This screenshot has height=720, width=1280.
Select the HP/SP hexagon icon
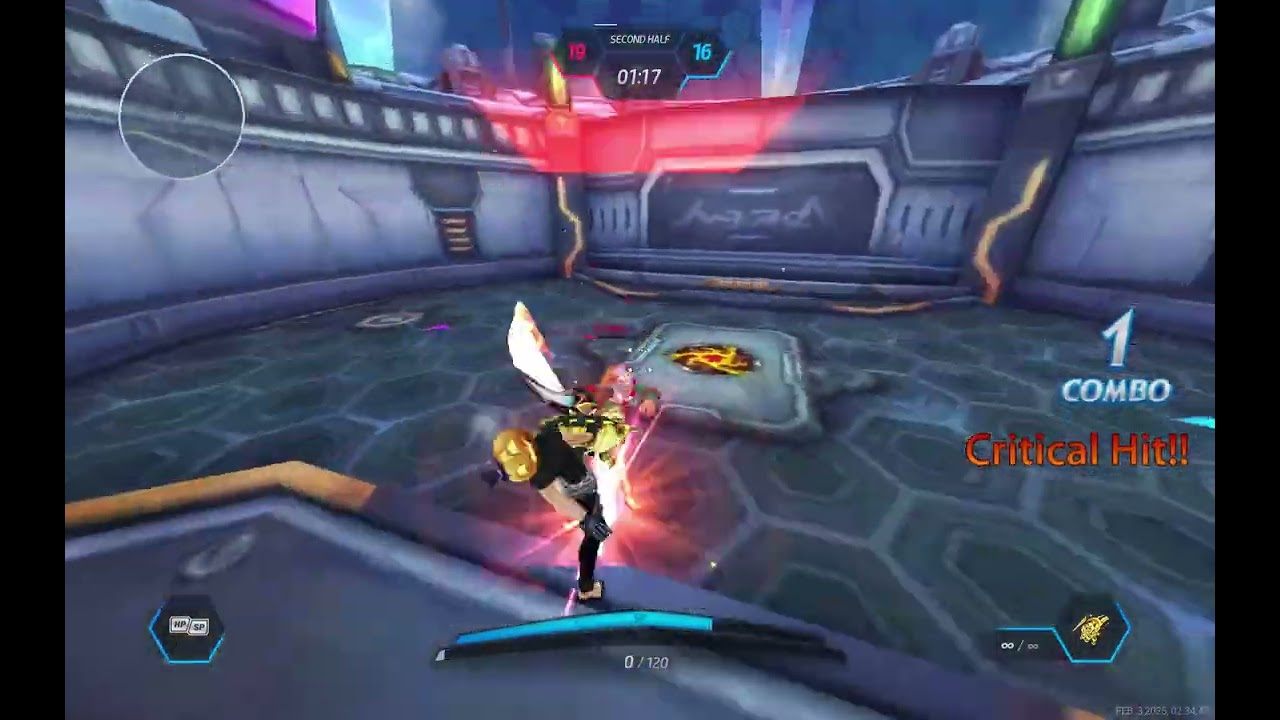click(x=187, y=627)
